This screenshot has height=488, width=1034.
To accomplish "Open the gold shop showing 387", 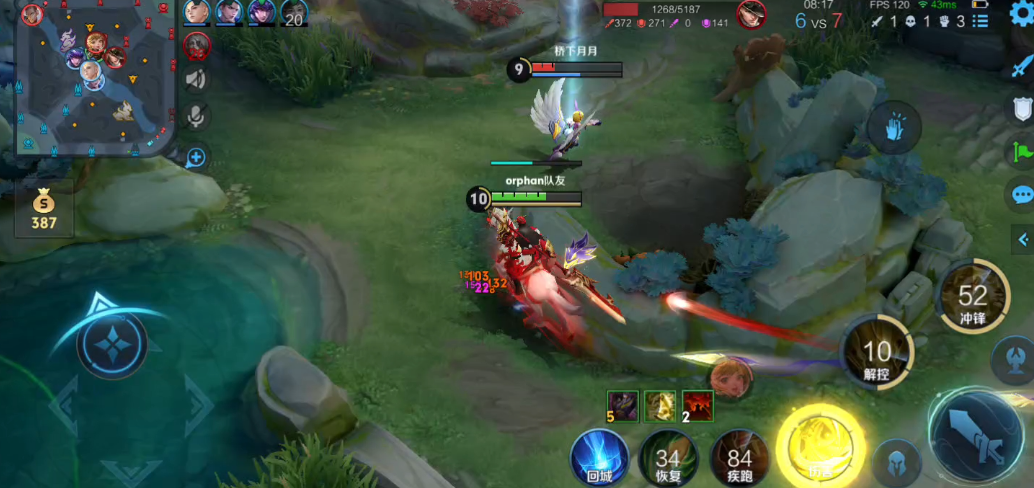I will click(x=43, y=208).
